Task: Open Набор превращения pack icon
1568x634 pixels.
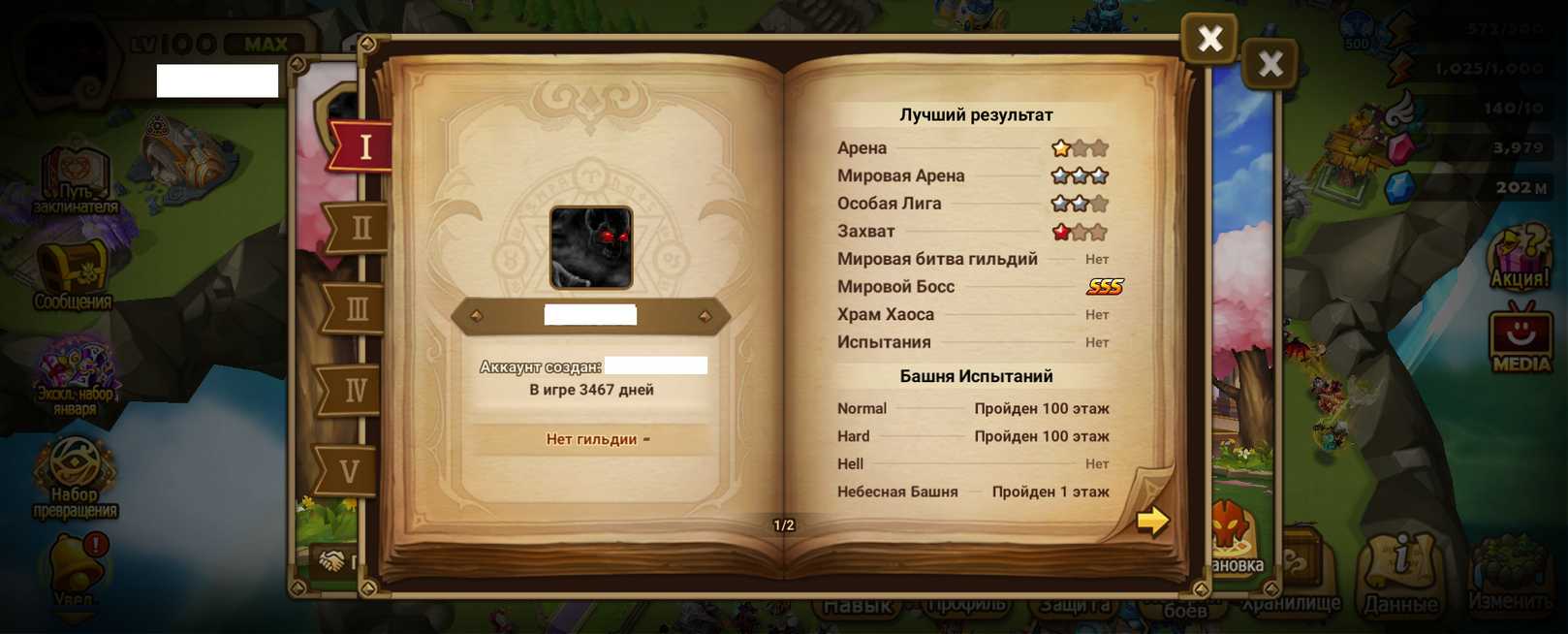Action: pos(75,477)
